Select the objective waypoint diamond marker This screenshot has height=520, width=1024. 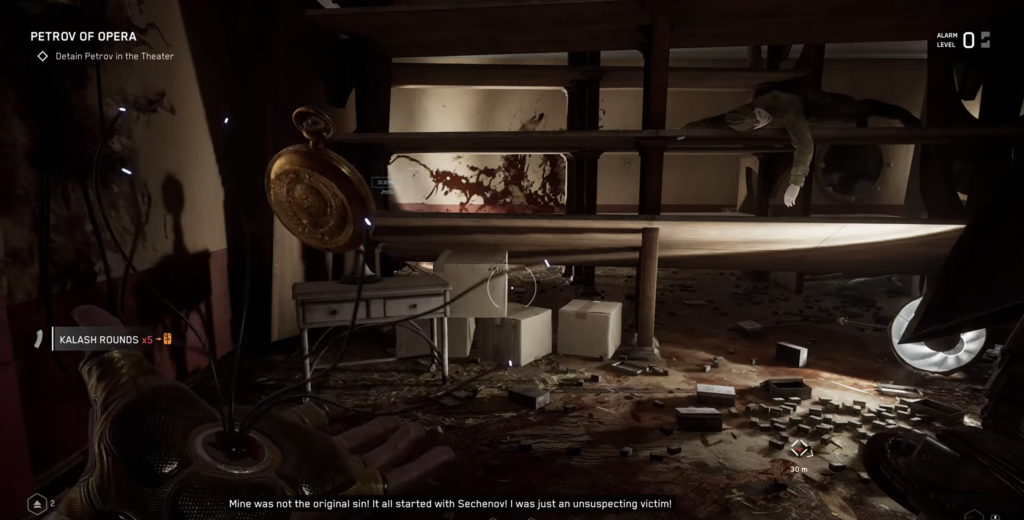point(800,449)
